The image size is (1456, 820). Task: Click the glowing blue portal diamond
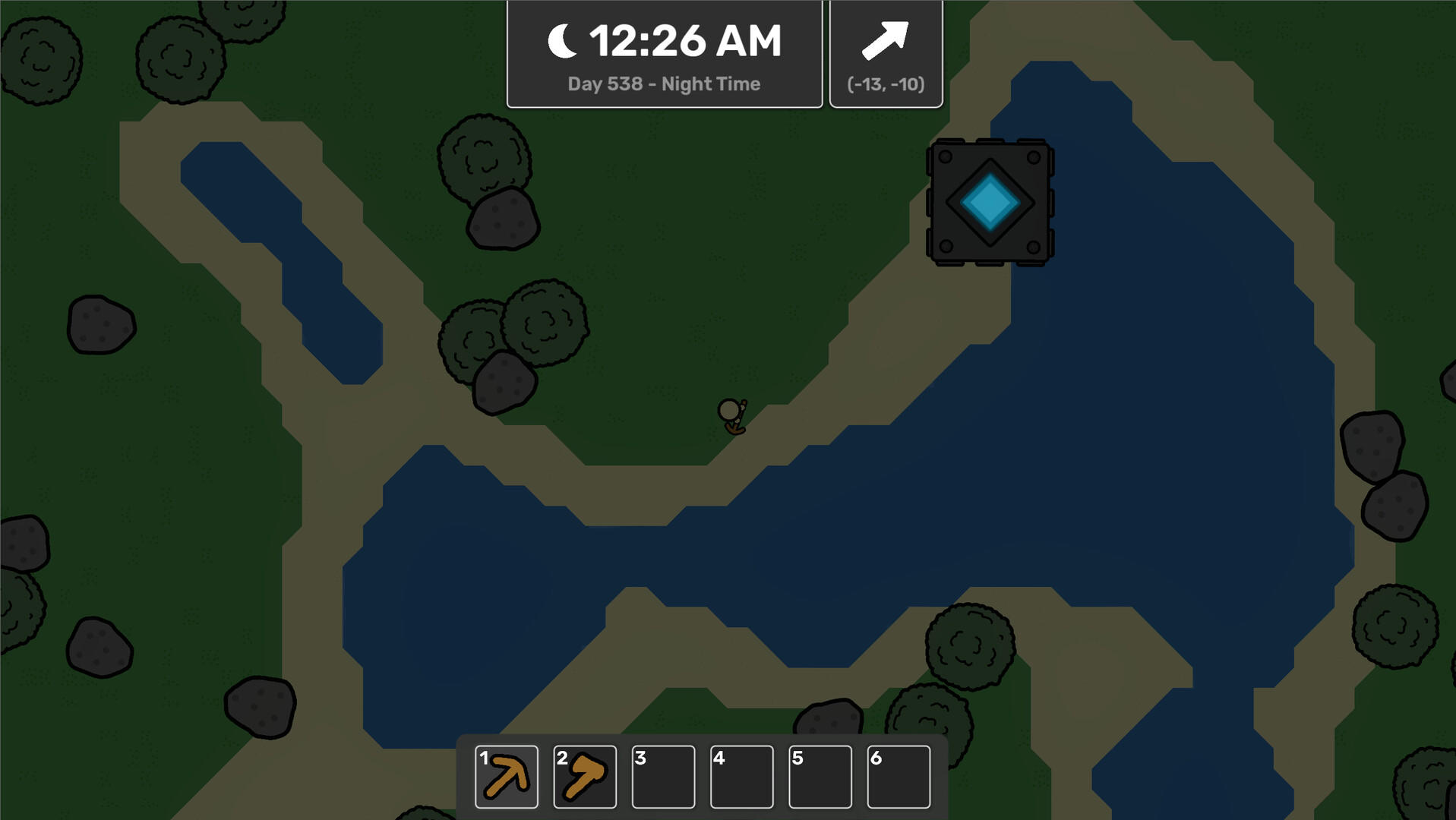point(989,202)
